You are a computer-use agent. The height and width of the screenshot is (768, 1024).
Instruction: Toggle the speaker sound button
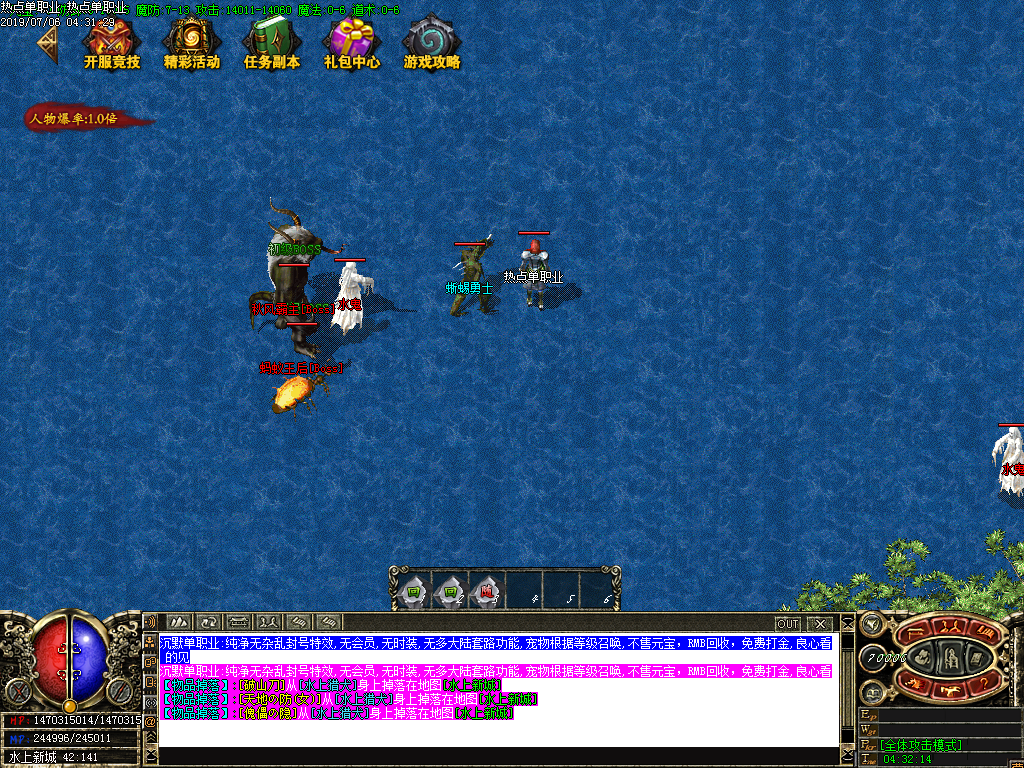click(150, 625)
